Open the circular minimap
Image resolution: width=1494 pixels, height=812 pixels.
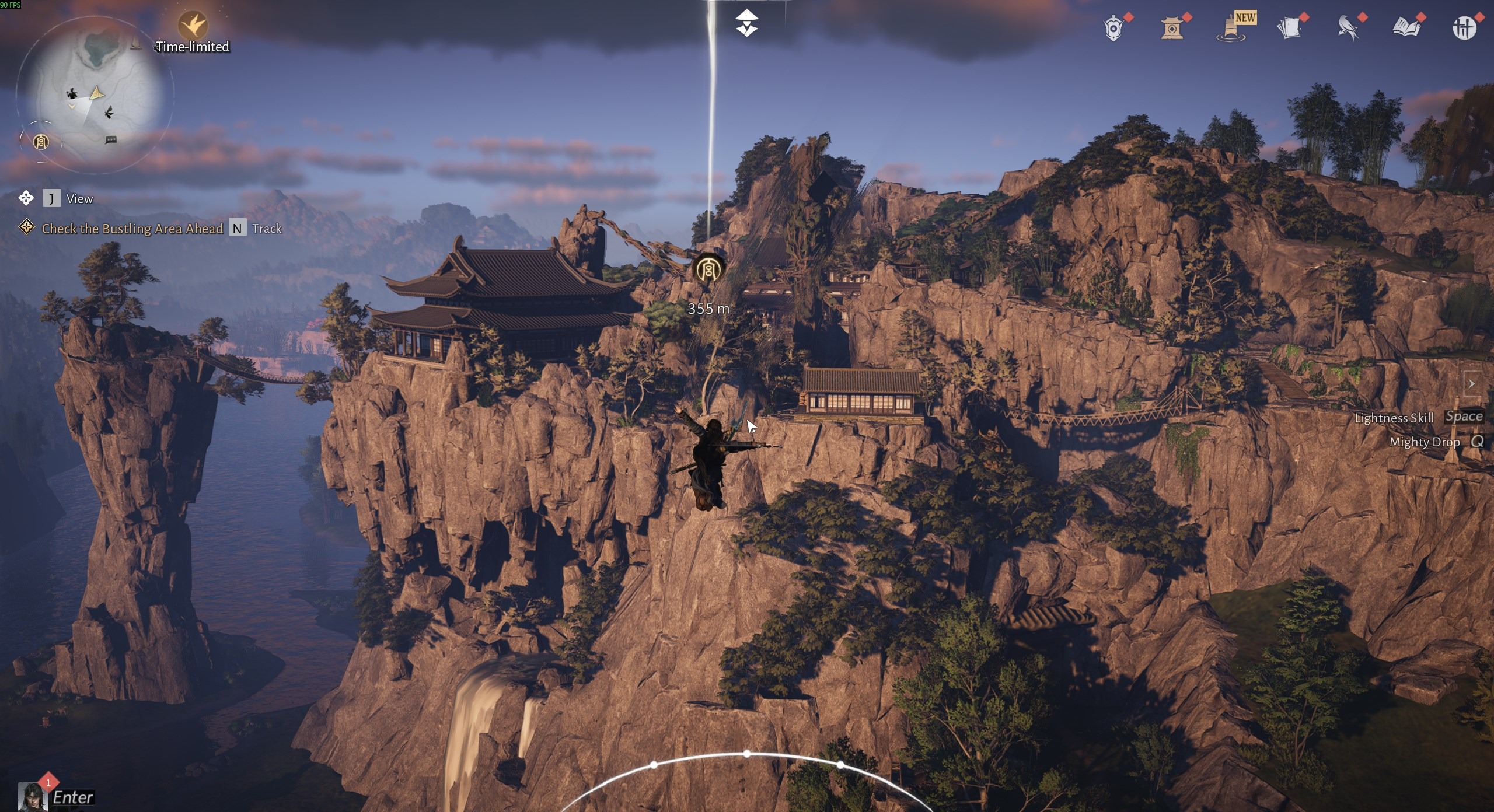click(x=93, y=93)
